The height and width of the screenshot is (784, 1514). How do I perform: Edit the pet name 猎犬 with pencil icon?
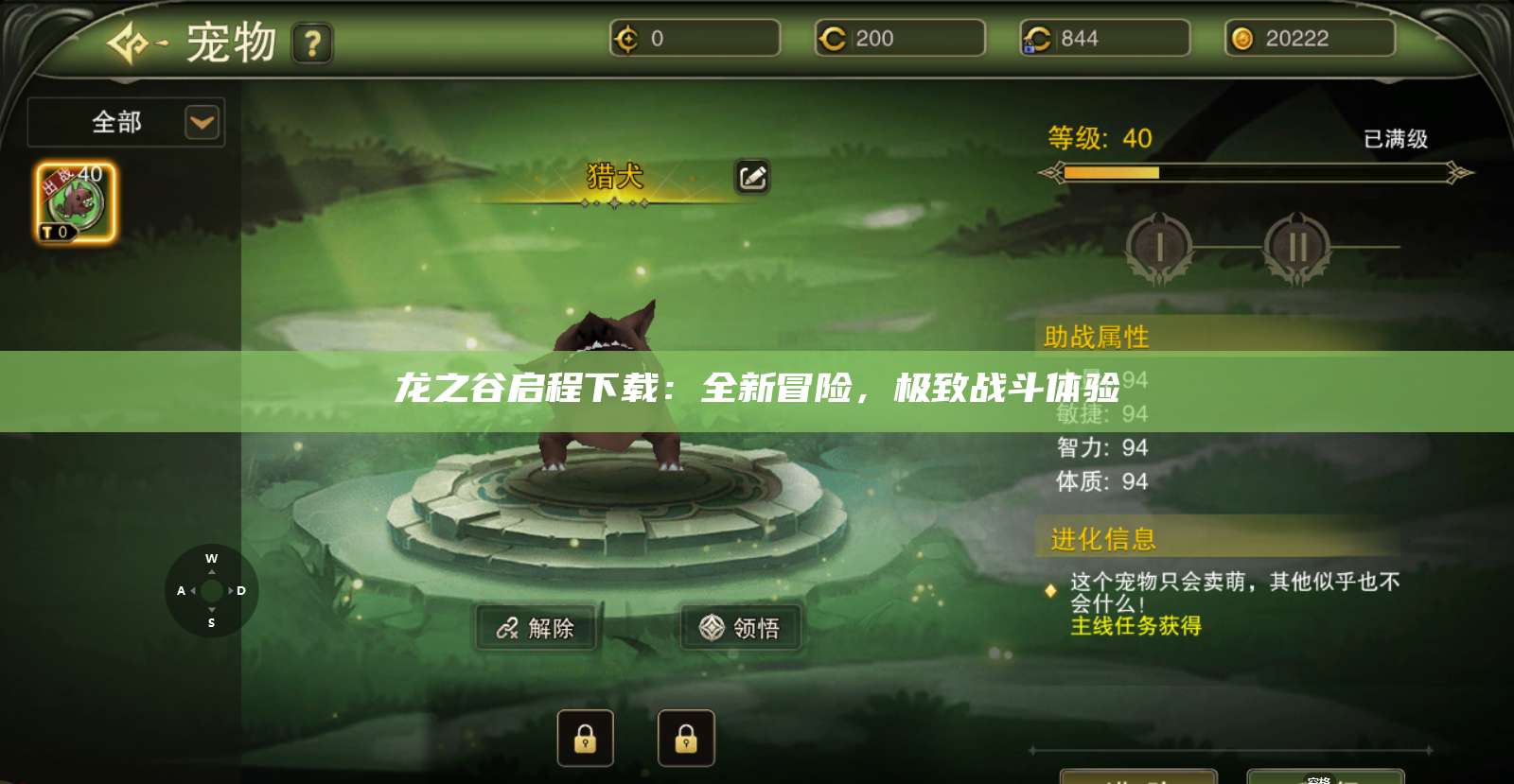754,178
